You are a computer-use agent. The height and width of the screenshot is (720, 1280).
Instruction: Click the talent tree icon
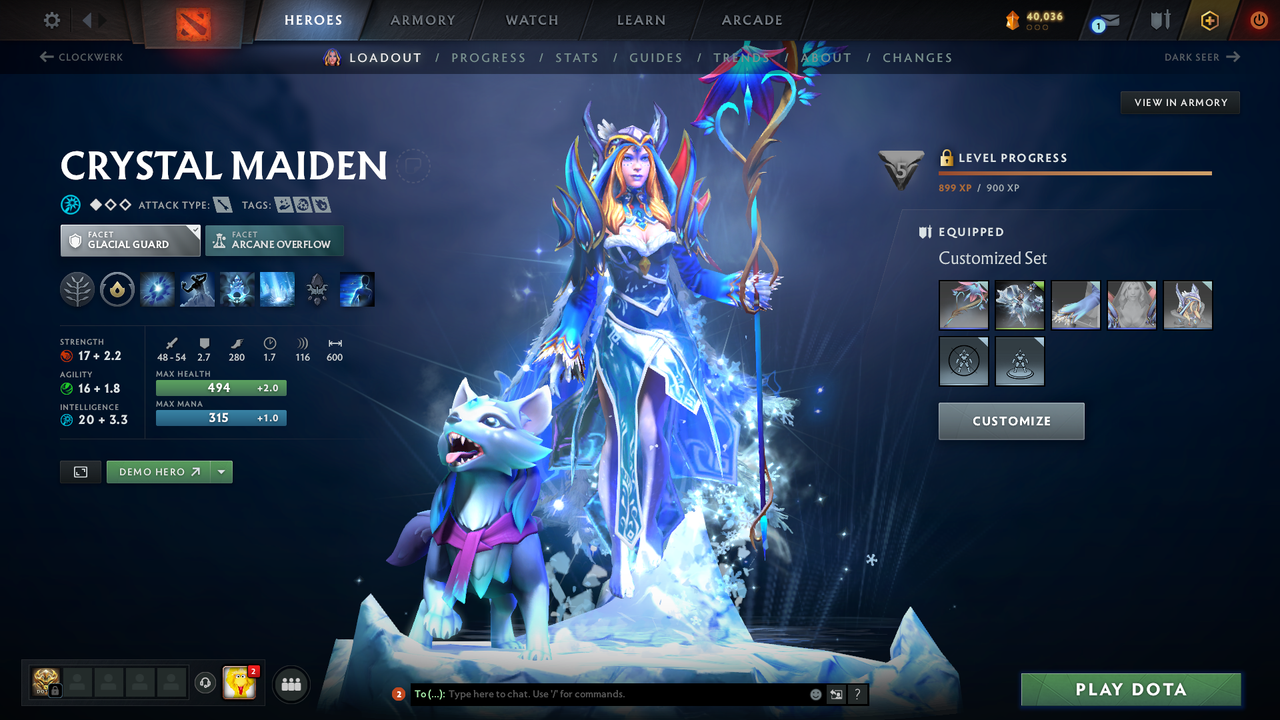click(x=77, y=289)
